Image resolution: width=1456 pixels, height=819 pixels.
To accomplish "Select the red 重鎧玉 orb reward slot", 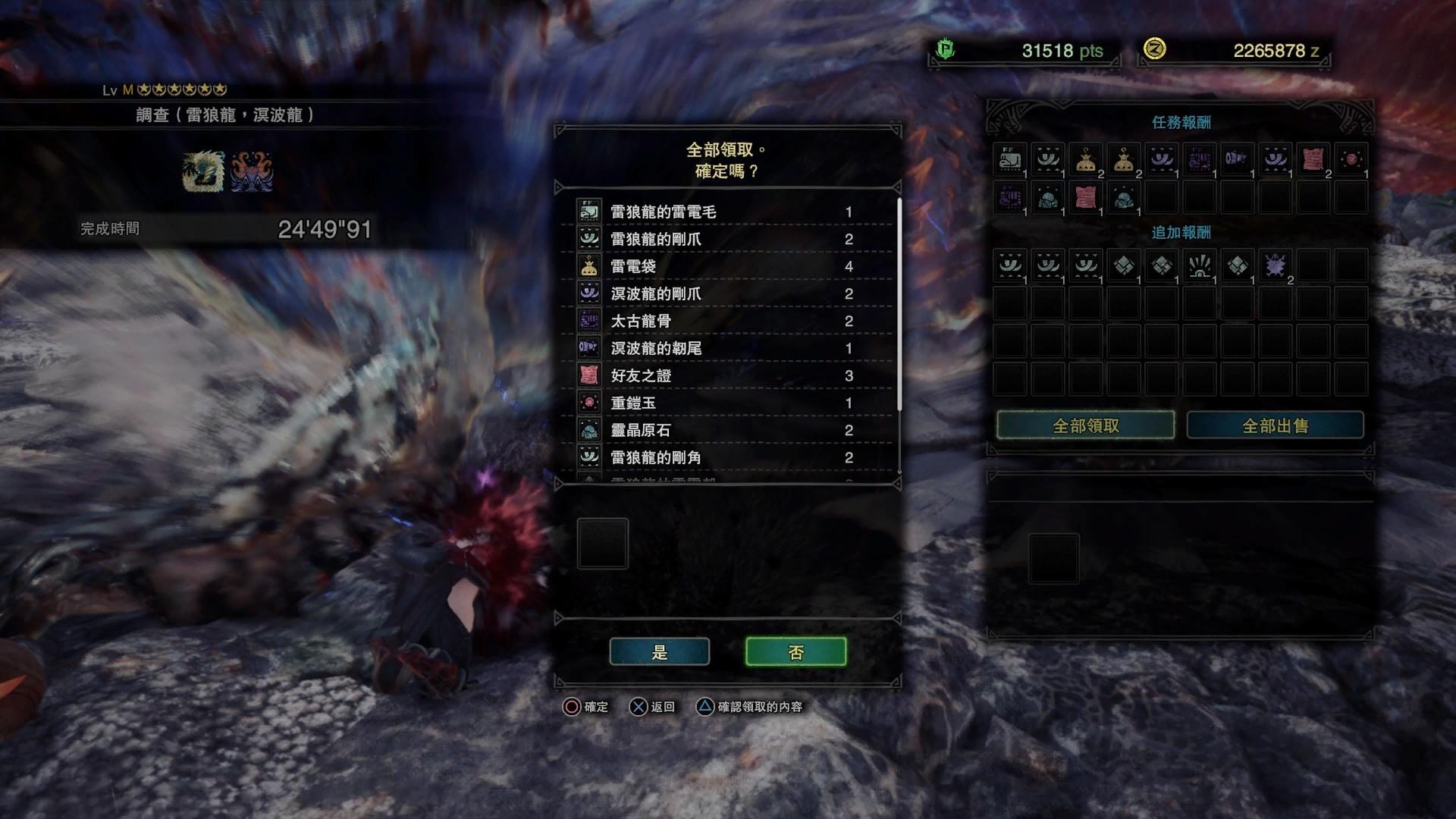I will click(1351, 160).
